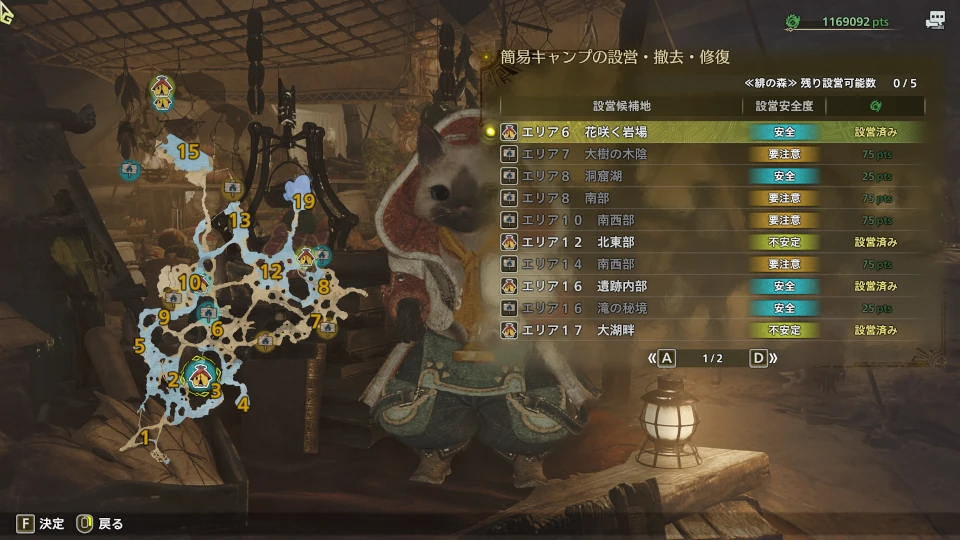The height and width of the screenshot is (540, 960).
Task: Select the camp marker above area 15
Action: 163,92
